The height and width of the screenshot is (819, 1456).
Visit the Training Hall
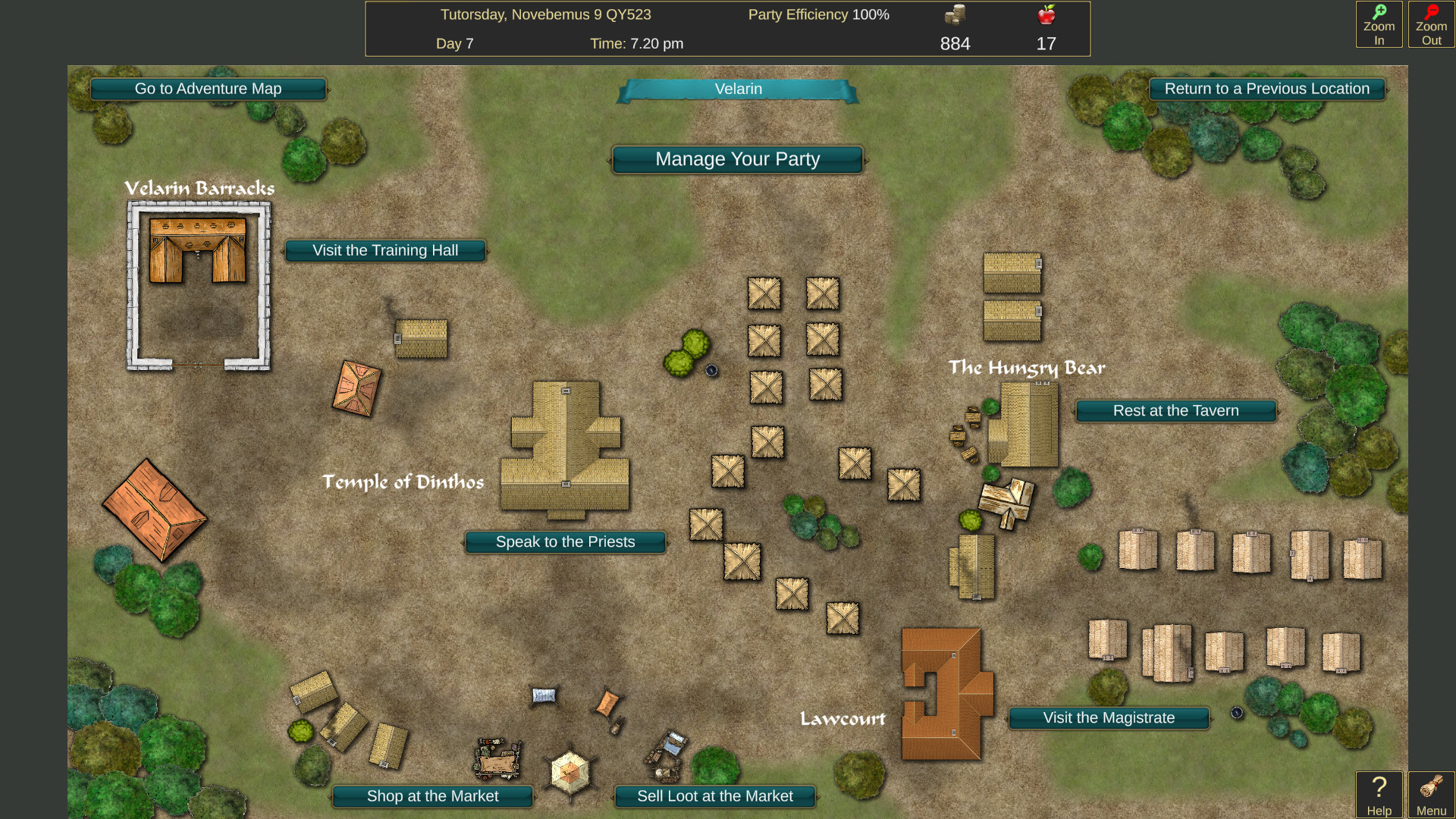tap(386, 250)
